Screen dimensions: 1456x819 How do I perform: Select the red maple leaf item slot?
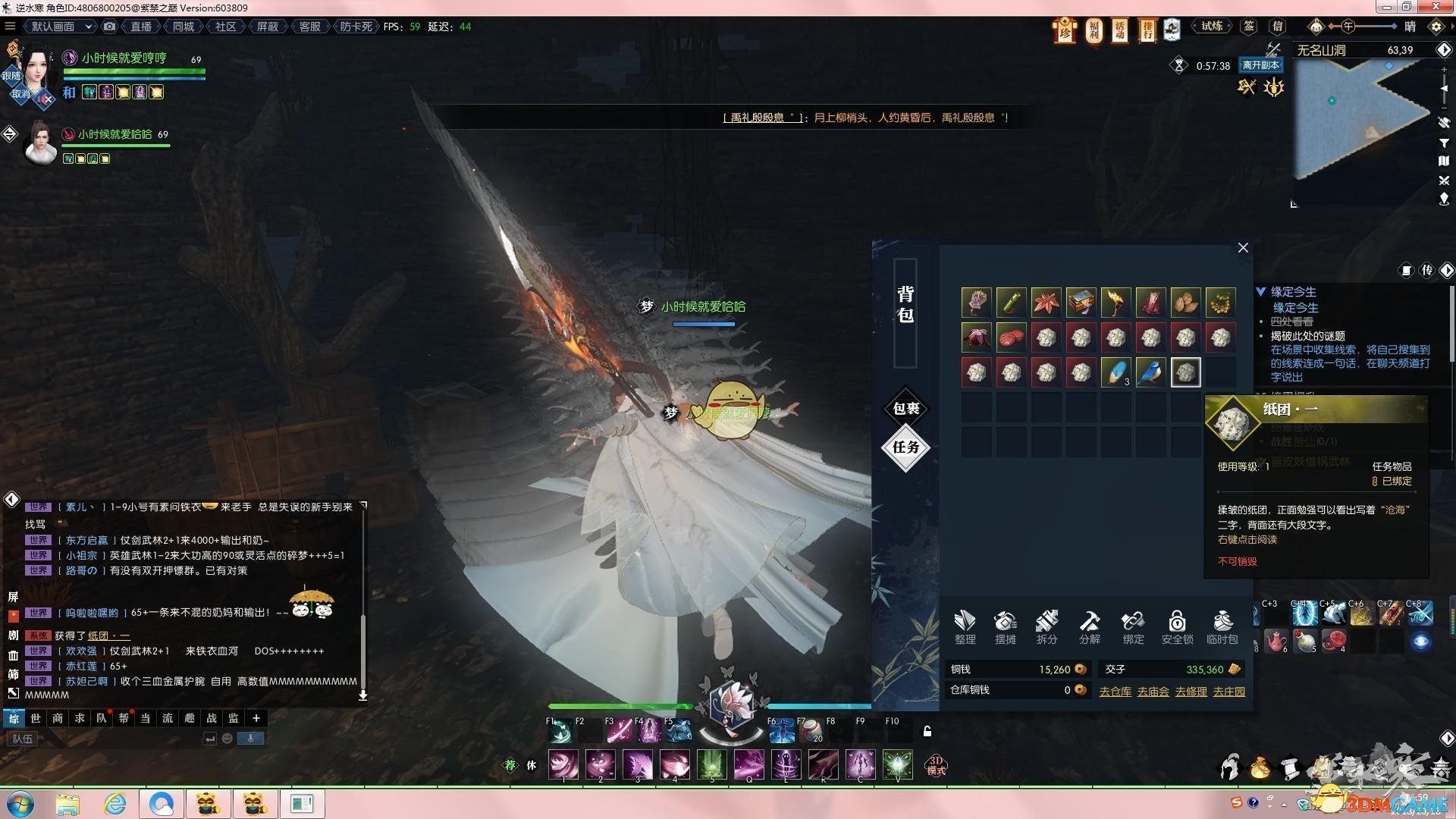[1046, 302]
